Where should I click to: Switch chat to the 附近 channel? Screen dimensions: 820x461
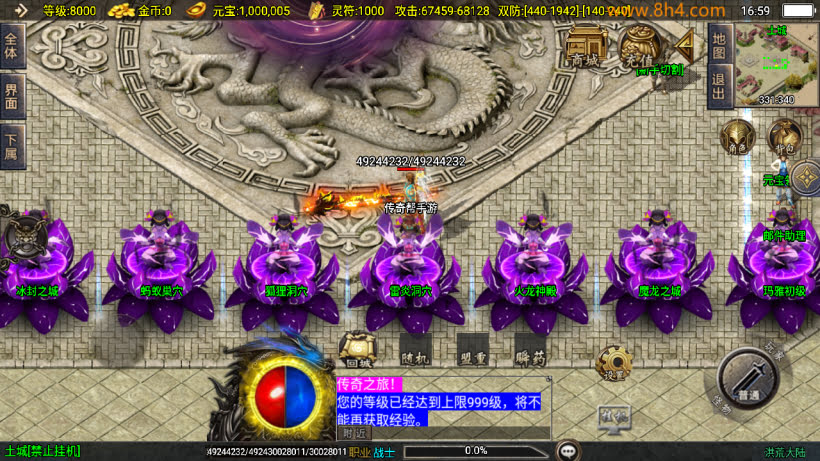coord(354,433)
